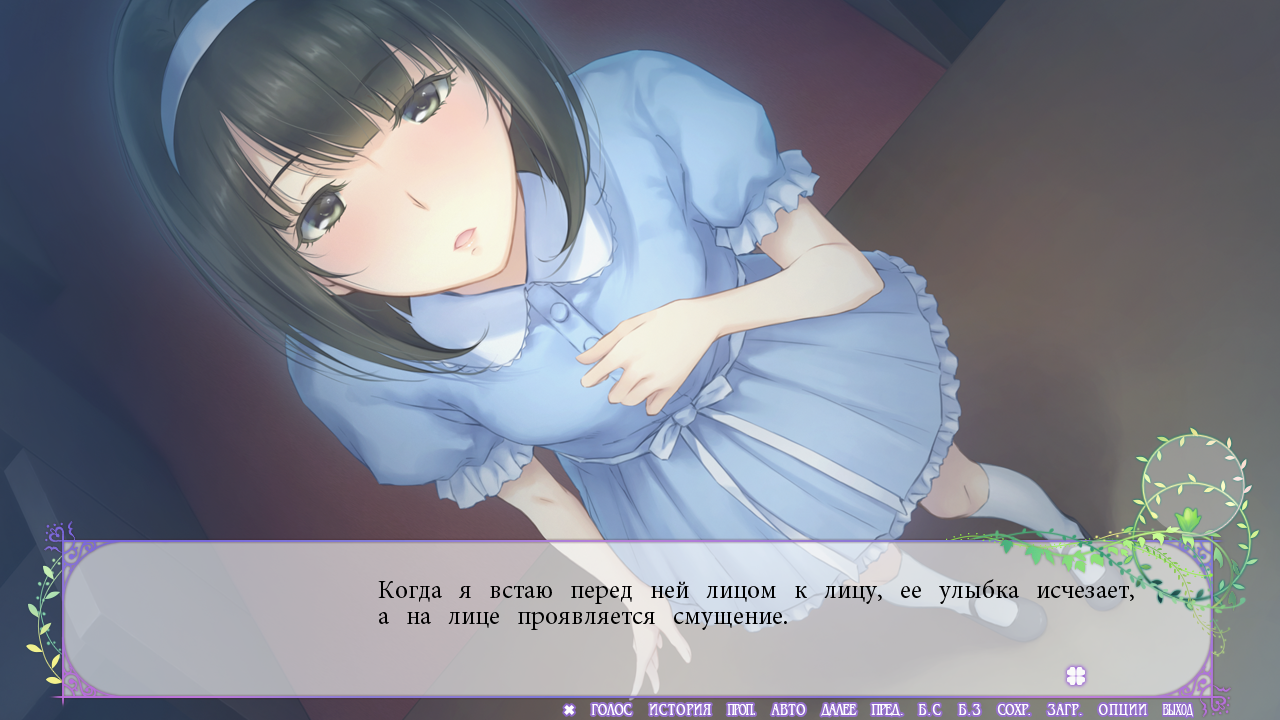Exit the game via ВЫХОД
Image resolution: width=1280 pixels, height=720 pixels.
(x=1177, y=710)
